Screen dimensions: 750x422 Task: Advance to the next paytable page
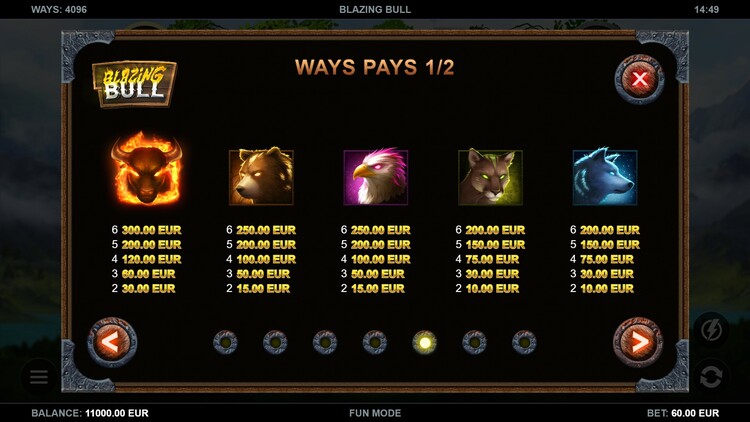637,343
